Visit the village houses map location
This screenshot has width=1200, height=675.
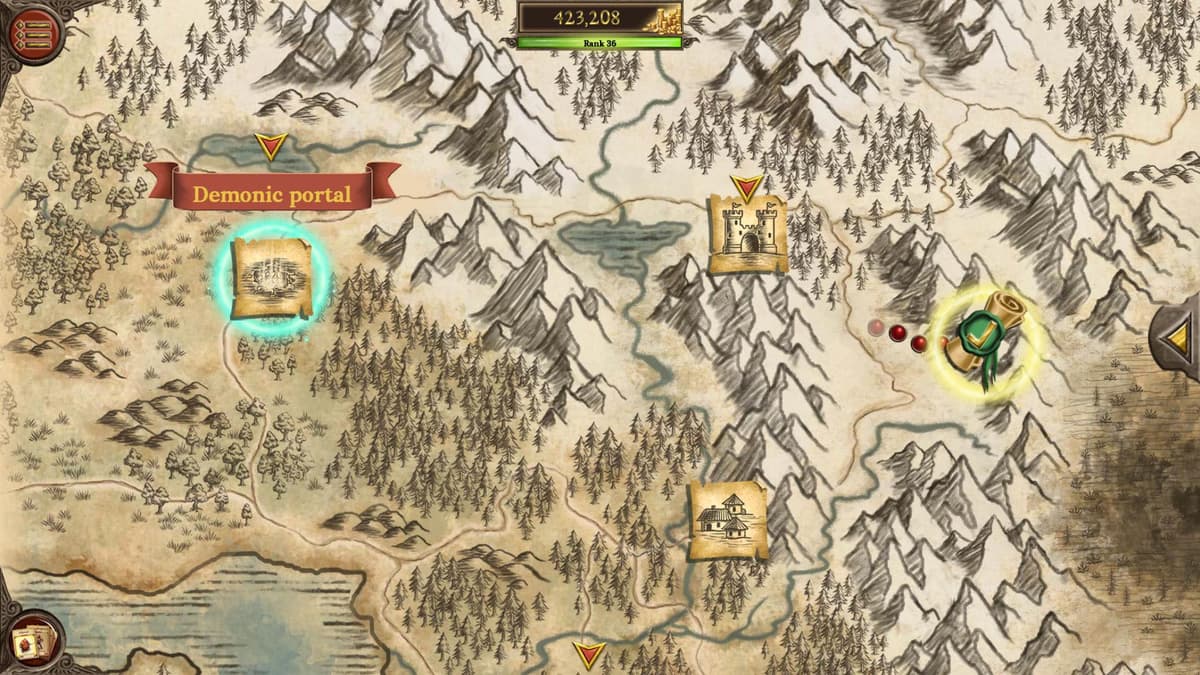[727, 520]
